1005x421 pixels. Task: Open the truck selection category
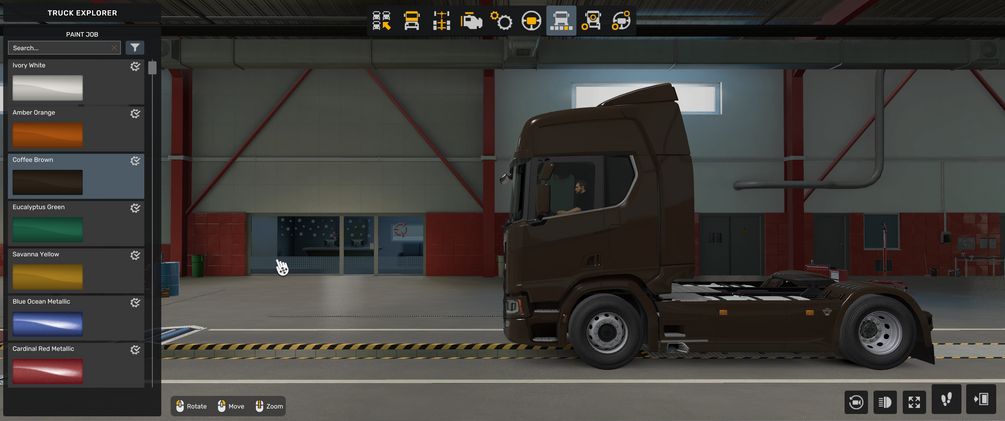381,21
